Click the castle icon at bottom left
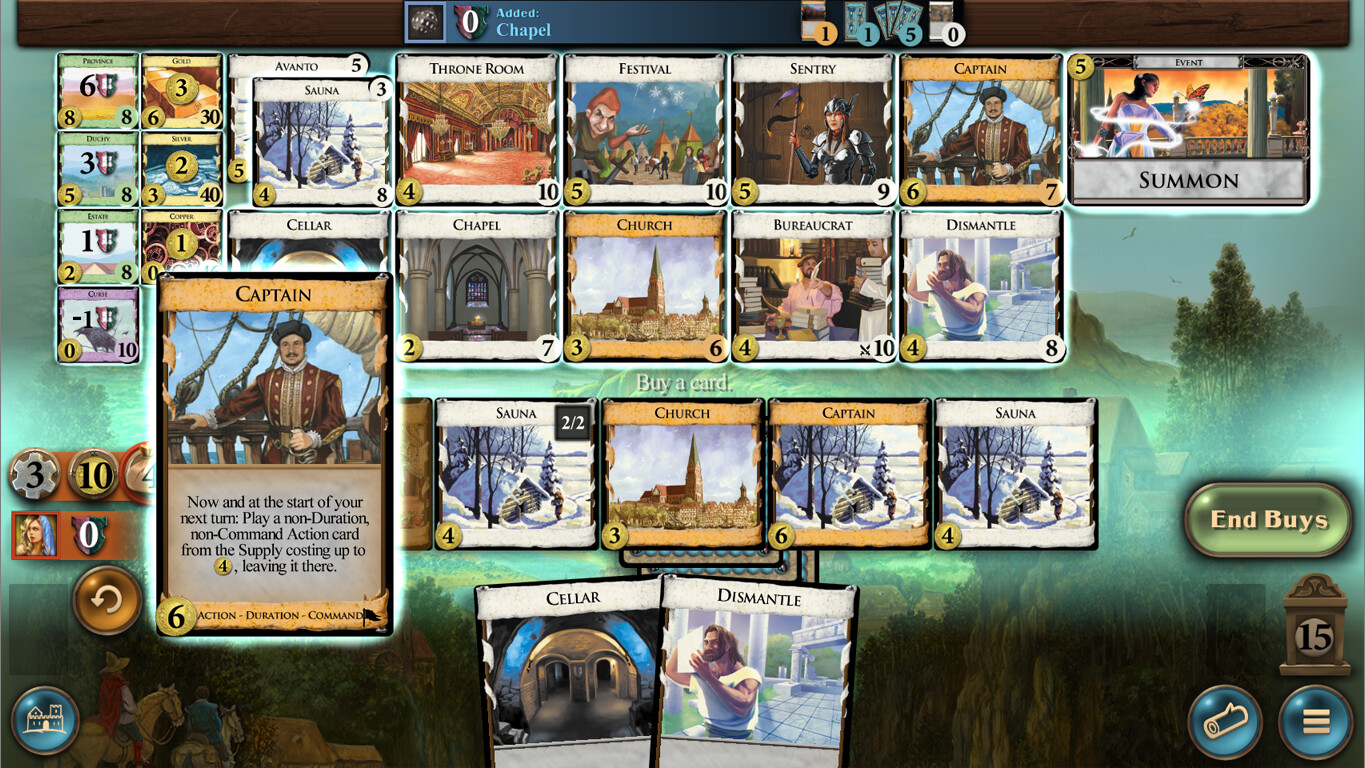Screen dimensions: 1365x768 click(45, 720)
